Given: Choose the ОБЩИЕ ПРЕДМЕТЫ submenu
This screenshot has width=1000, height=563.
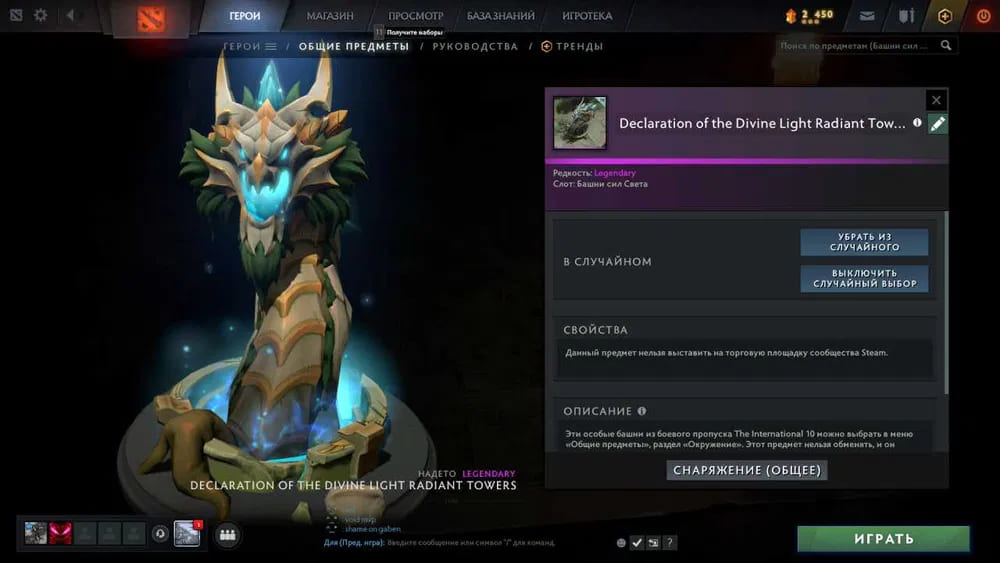Looking at the screenshot, I should coord(354,46).
